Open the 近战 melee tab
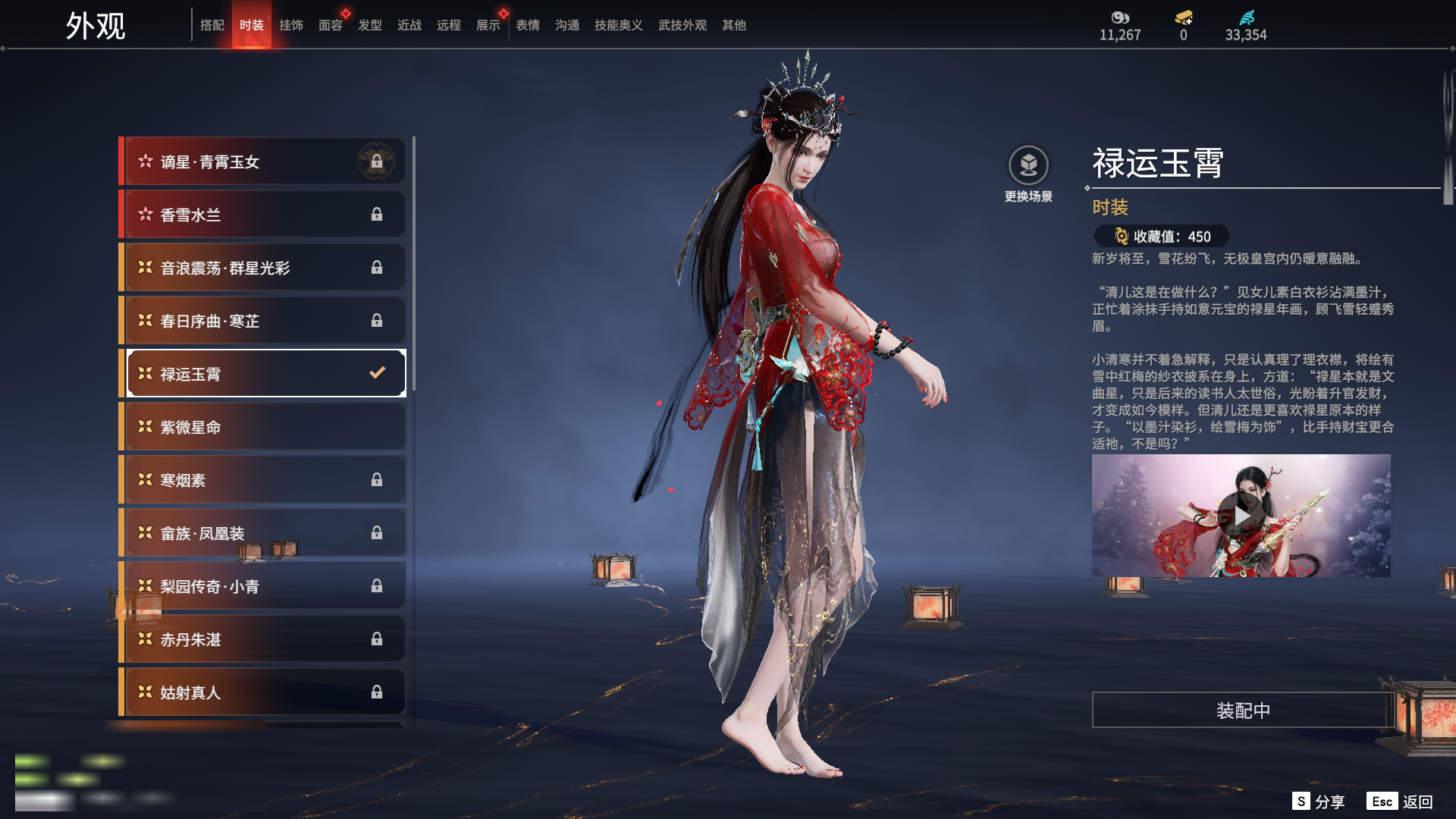The width and height of the screenshot is (1456, 819). (409, 25)
